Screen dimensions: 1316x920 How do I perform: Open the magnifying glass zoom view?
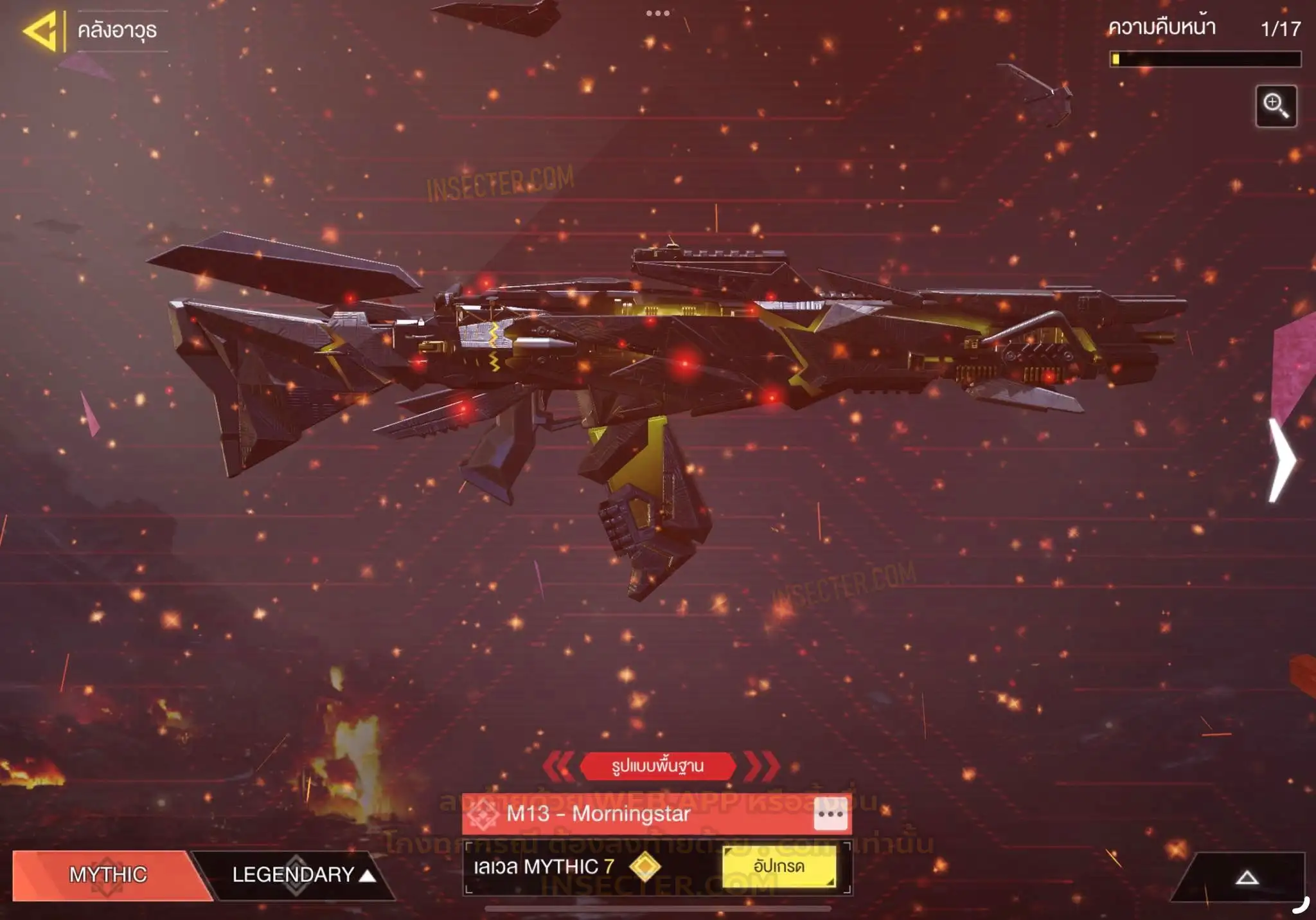click(1276, 106)
